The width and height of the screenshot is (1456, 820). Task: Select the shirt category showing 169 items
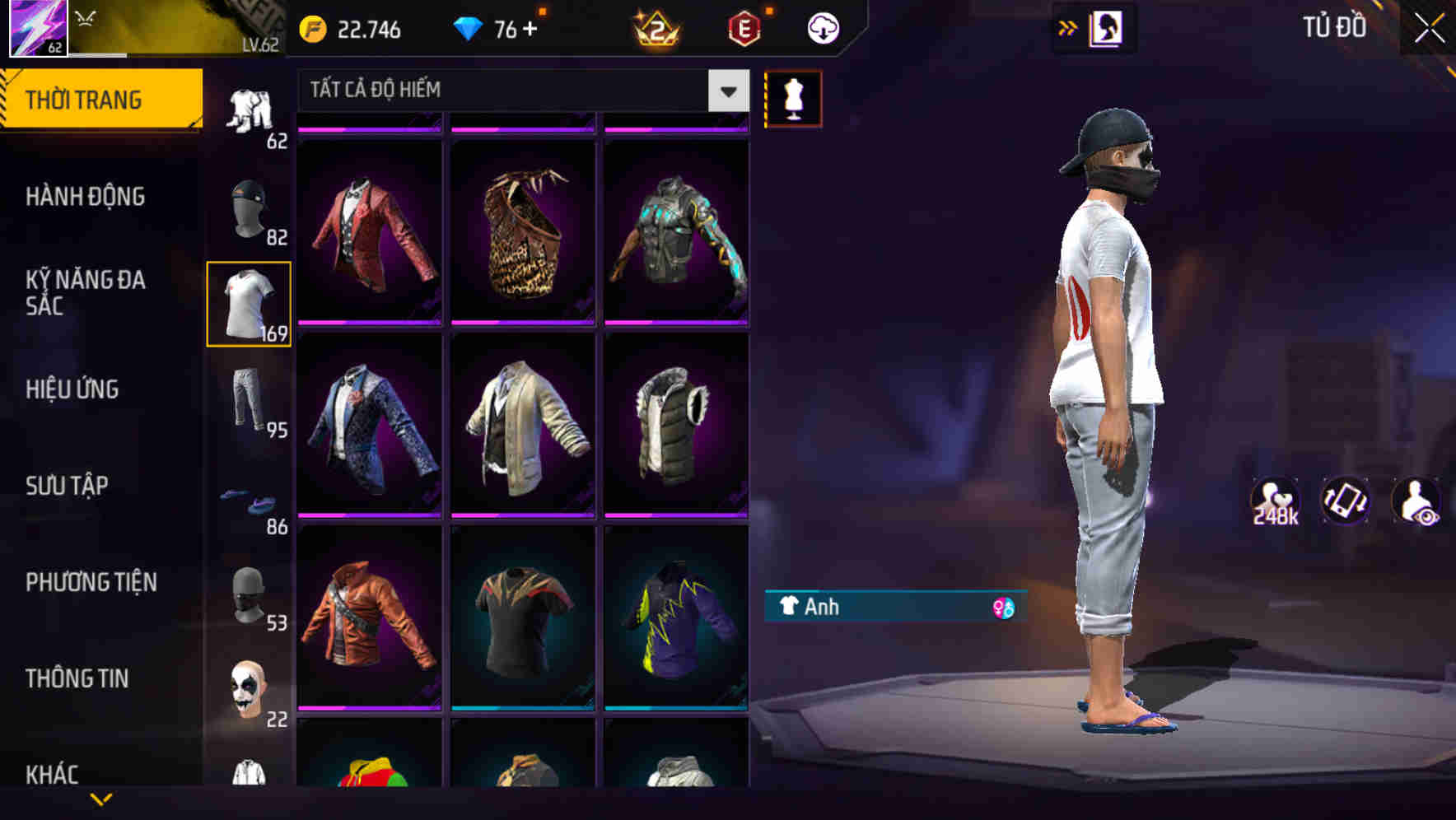point(250,305)
